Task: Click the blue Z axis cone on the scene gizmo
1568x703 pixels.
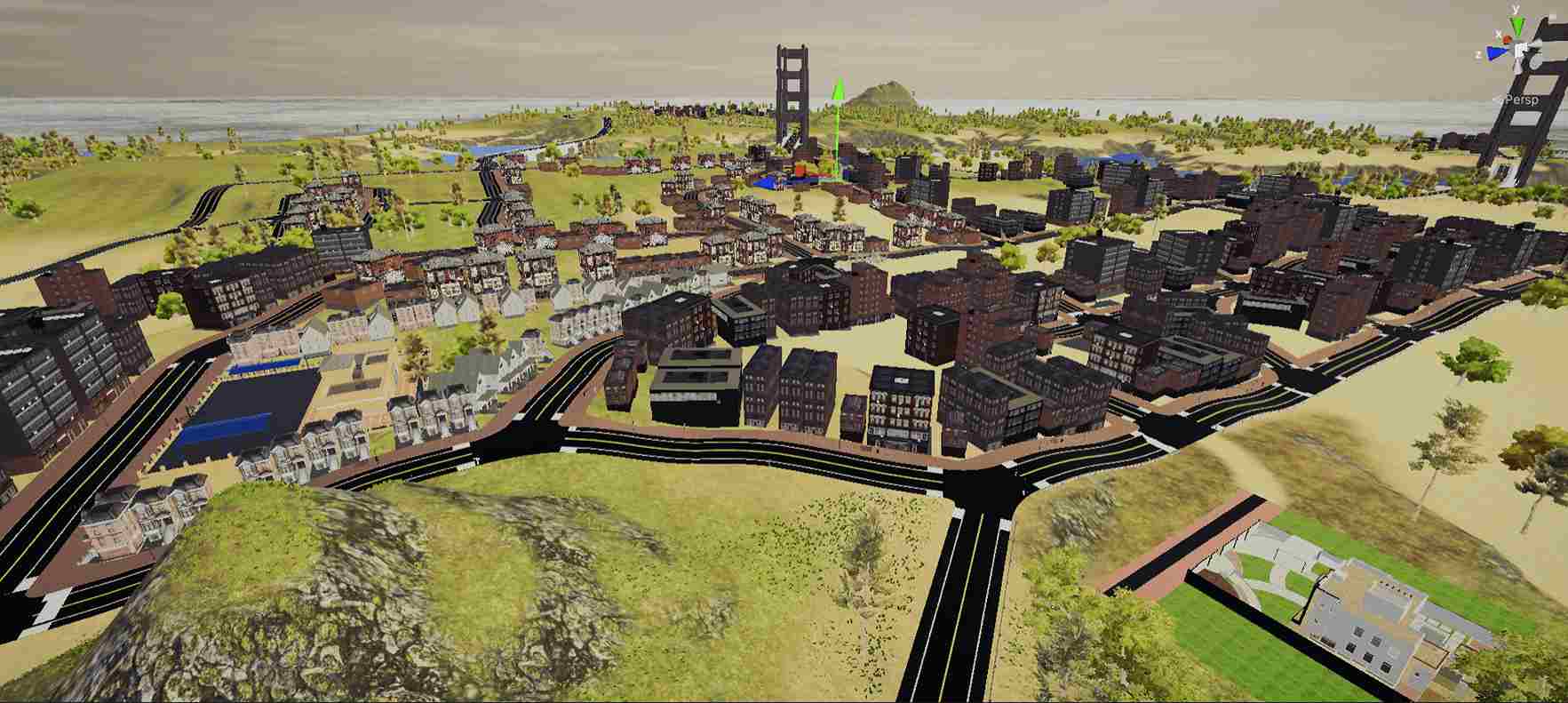Action: pyautogui.click(x=1496, y=52)
